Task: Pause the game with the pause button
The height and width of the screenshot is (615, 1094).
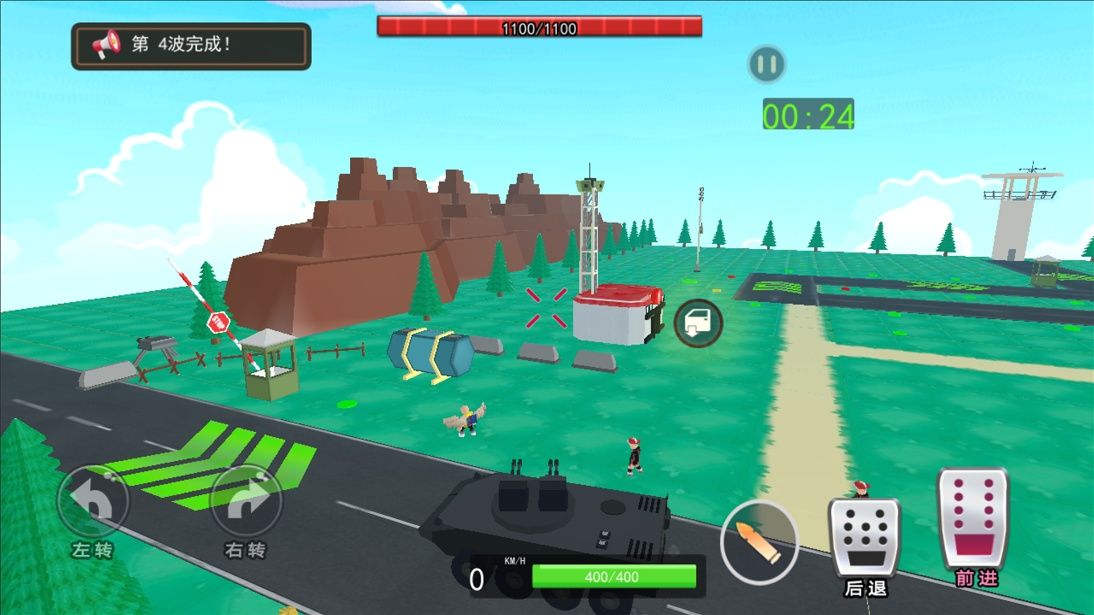Action: (766, 65)
